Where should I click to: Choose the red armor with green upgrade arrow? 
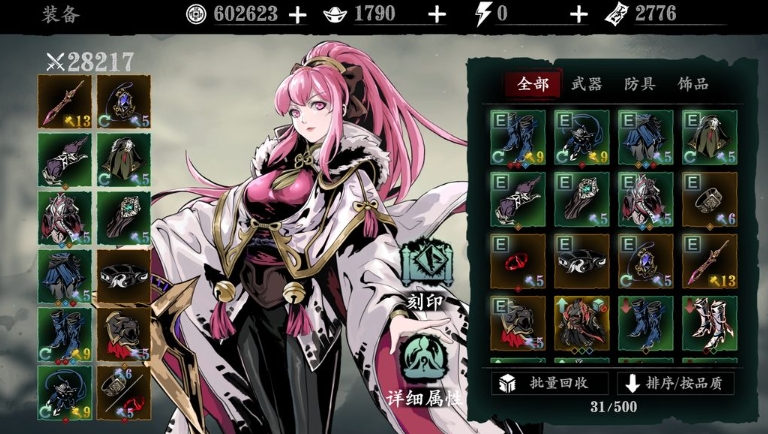582,323
